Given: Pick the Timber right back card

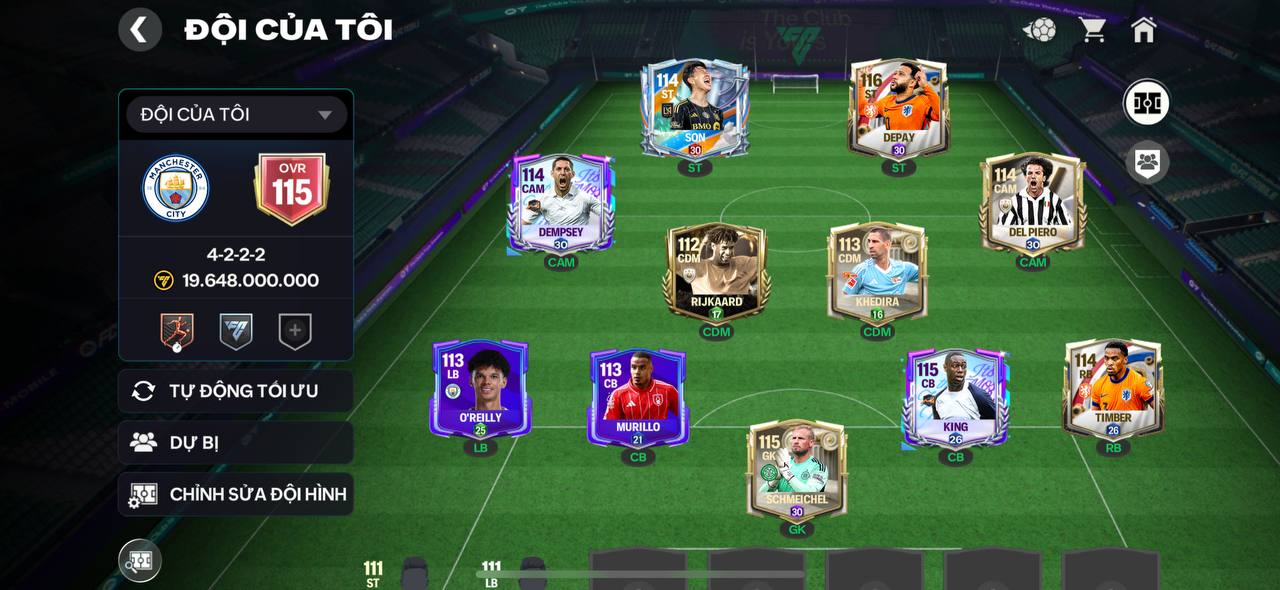Looking at the screenshot, I should pyautogui.click(x=1113, y=389).
